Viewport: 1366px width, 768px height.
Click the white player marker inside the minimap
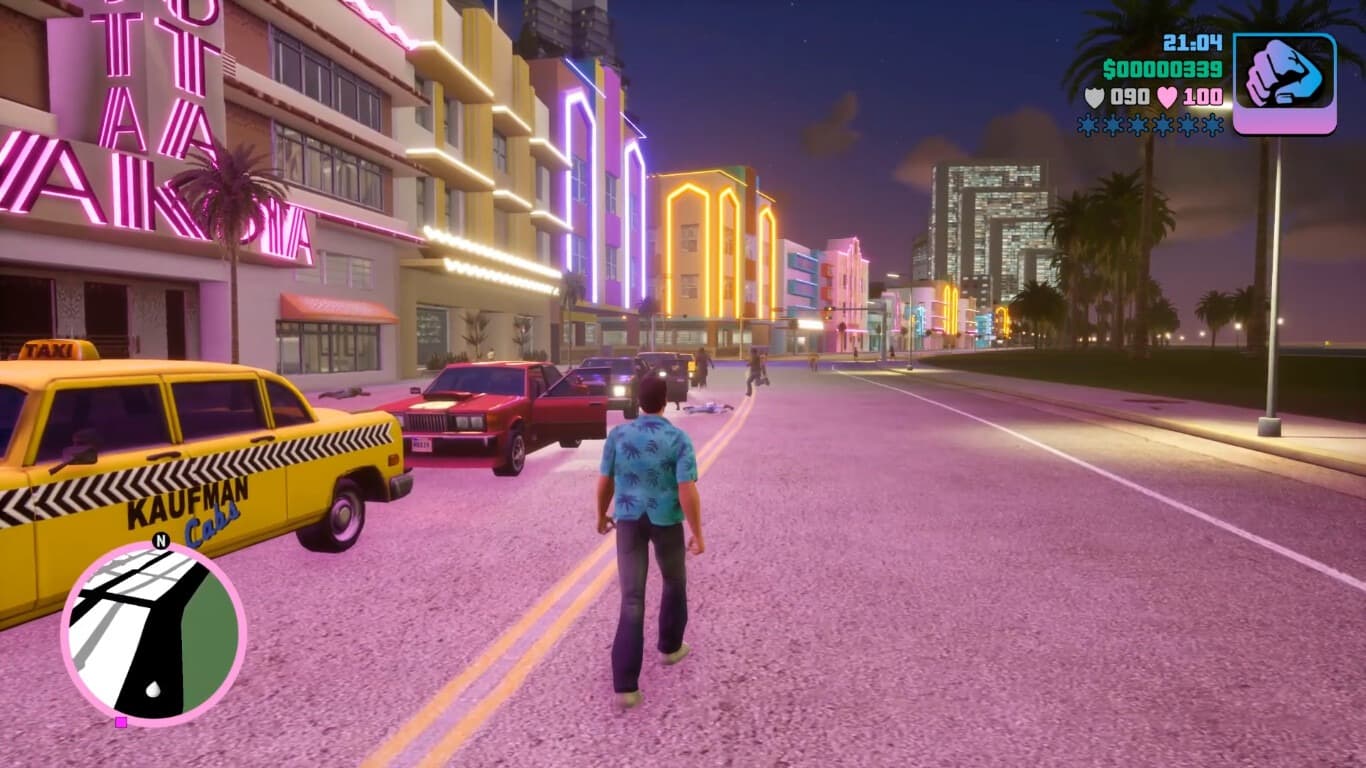(x=153, y=688)
